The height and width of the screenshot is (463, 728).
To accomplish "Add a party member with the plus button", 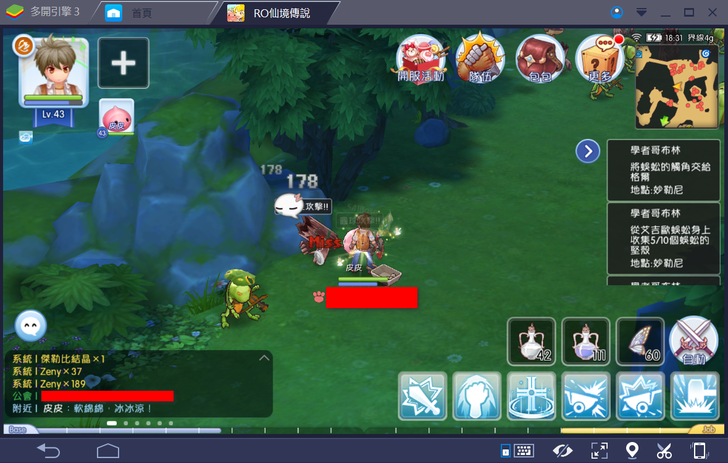I will 123,63.
